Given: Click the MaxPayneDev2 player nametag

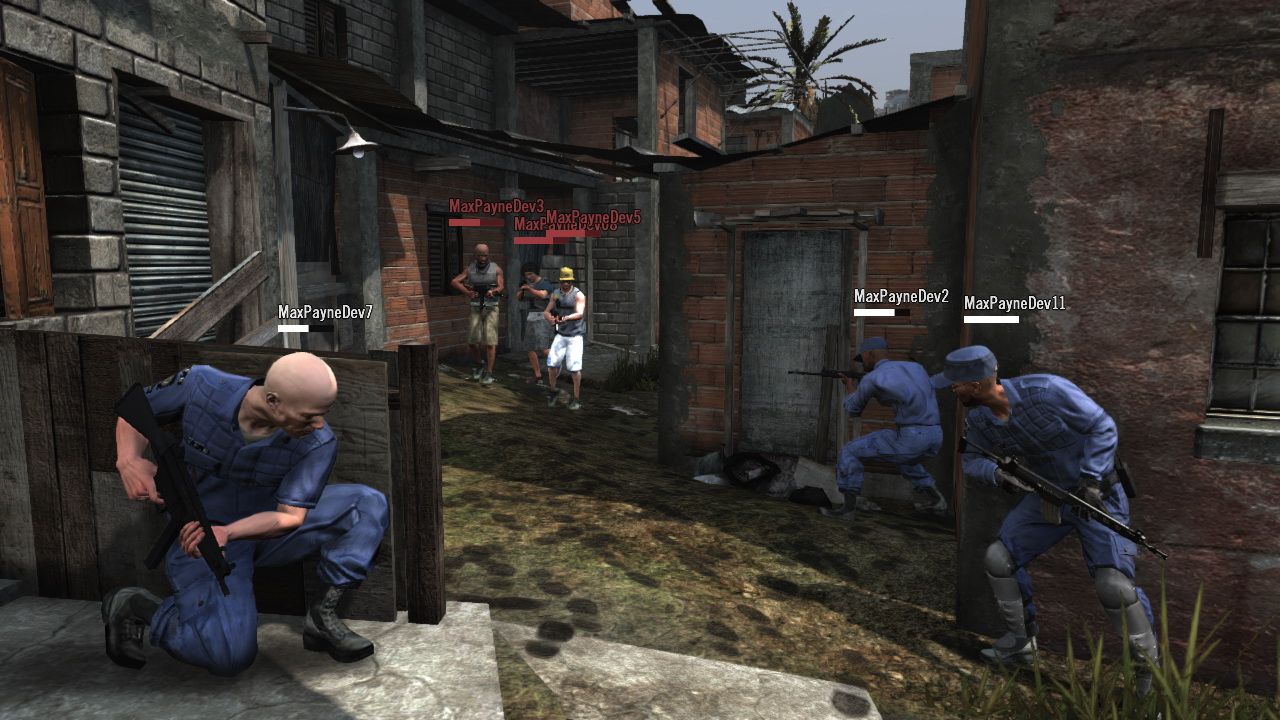Looking at the screenshot, I should [x=903, y=297].
